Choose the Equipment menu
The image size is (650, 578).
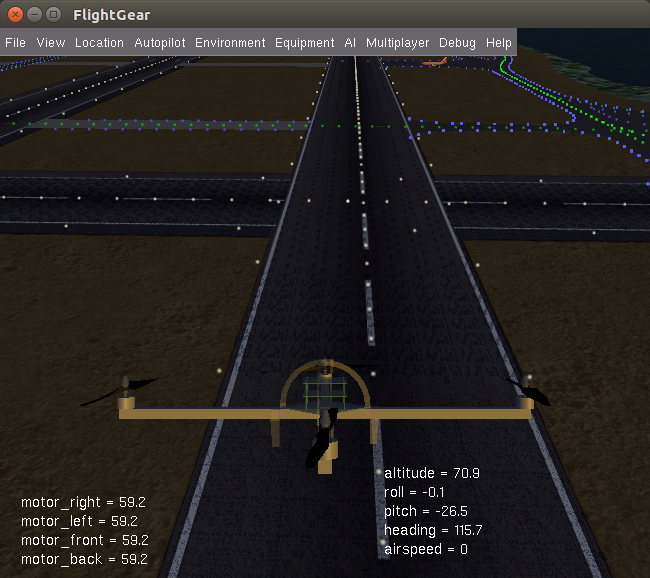[x=304, y=43]
